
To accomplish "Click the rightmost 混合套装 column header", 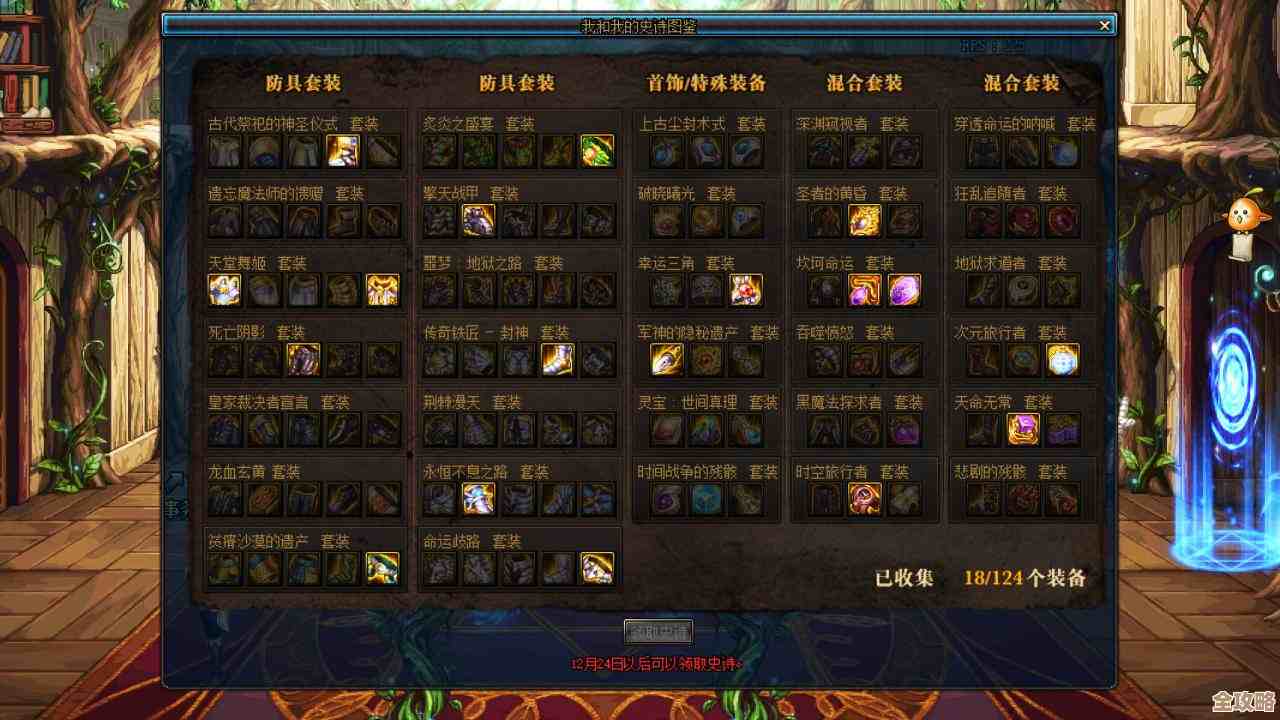I will click(1022, 84).
